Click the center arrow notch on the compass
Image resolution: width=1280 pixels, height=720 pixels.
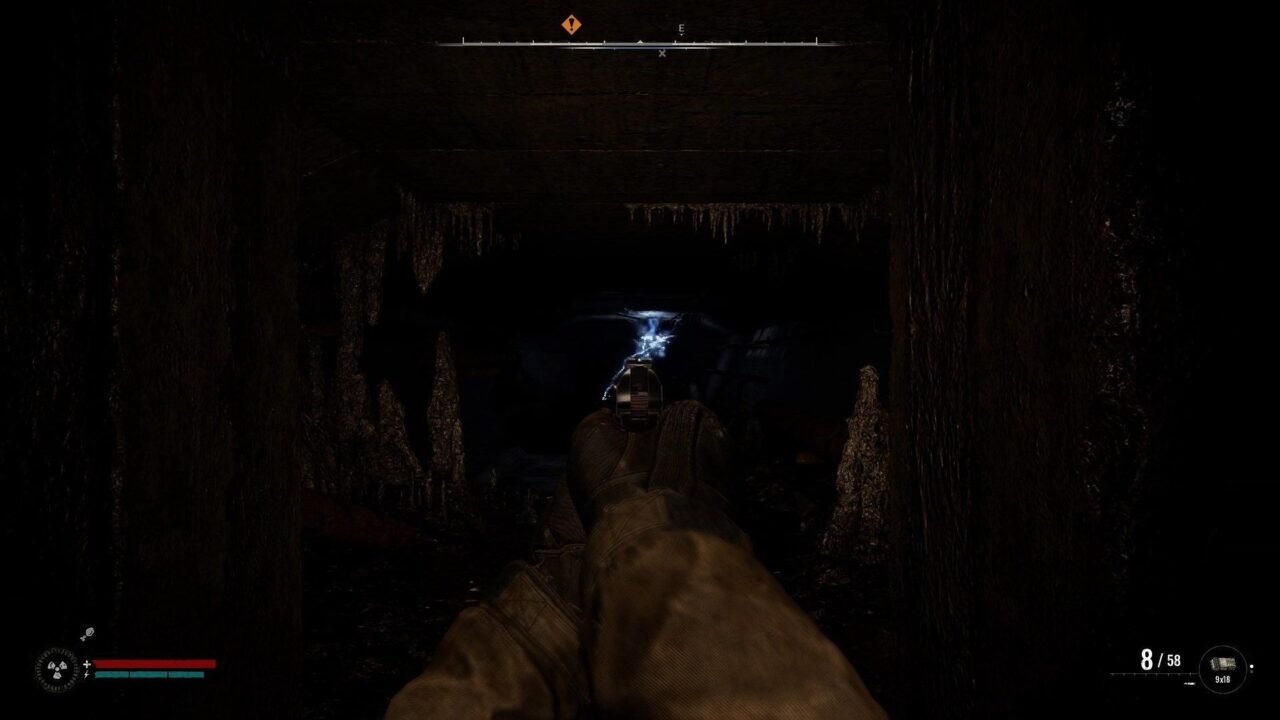[640, 41]
